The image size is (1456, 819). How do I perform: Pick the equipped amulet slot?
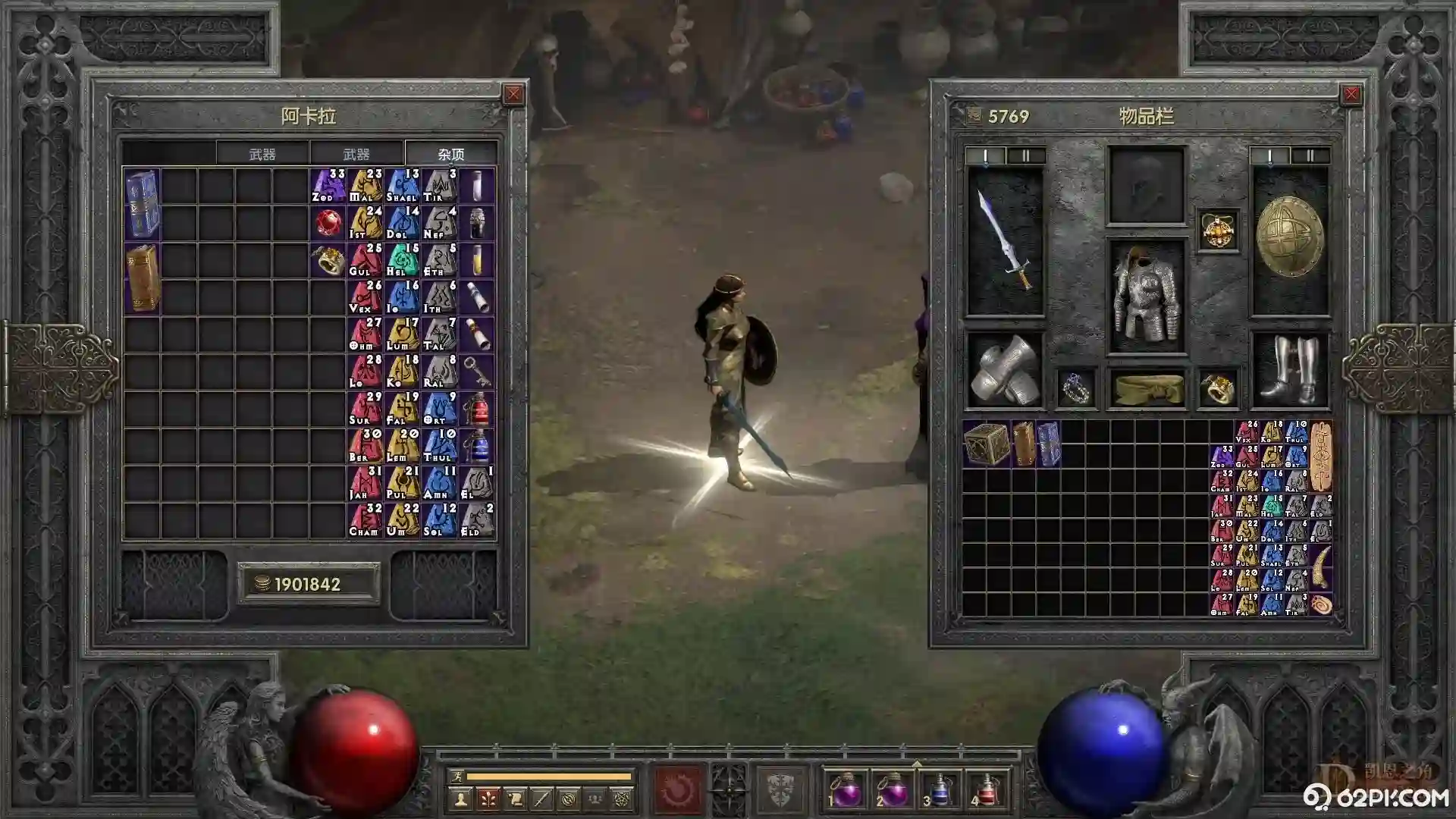pos(1218,231)
